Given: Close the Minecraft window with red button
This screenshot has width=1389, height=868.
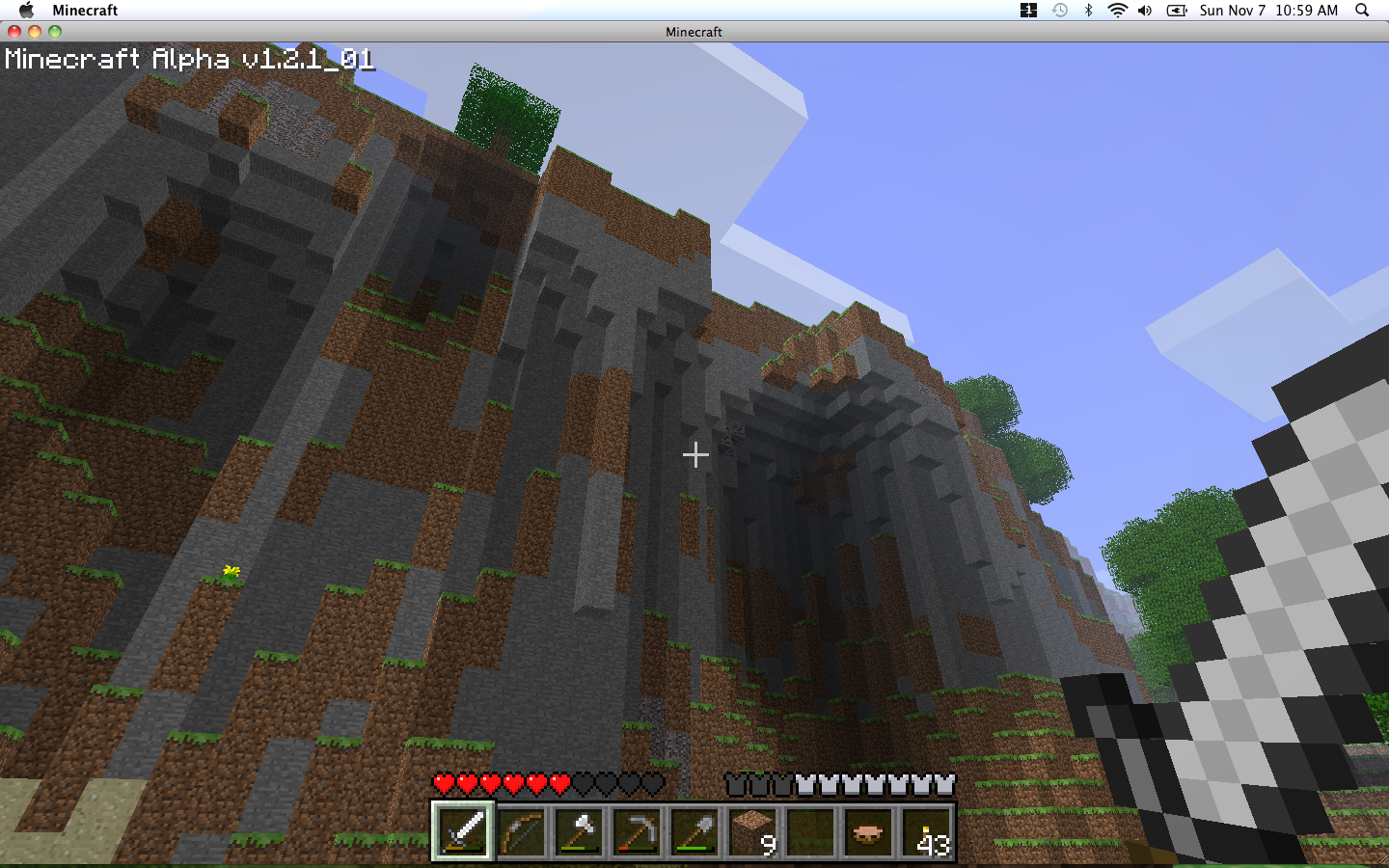Looking at the screenshot, I should (x=14, y=32).
